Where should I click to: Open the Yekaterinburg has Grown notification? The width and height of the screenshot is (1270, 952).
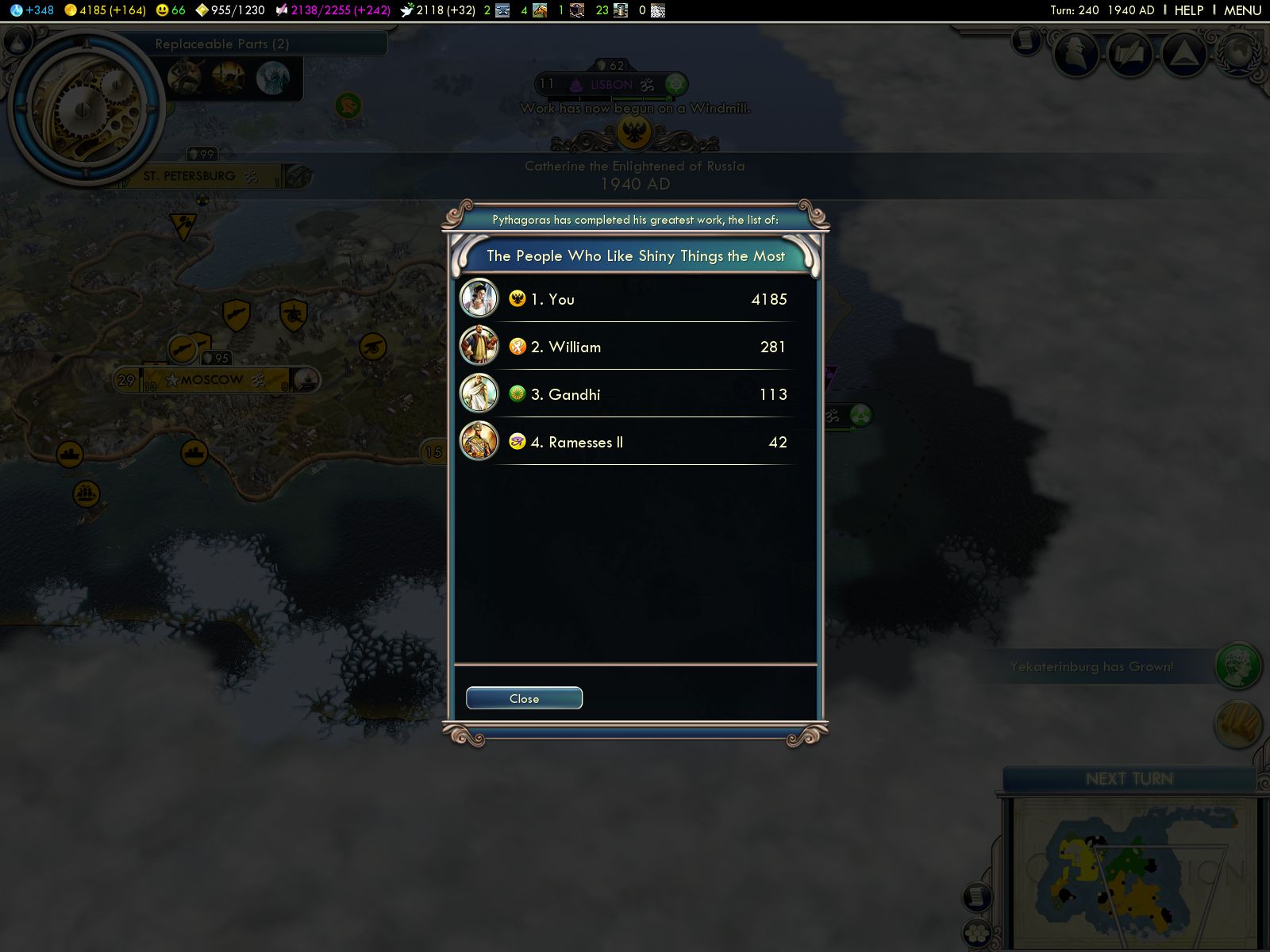pos(1091,666)
